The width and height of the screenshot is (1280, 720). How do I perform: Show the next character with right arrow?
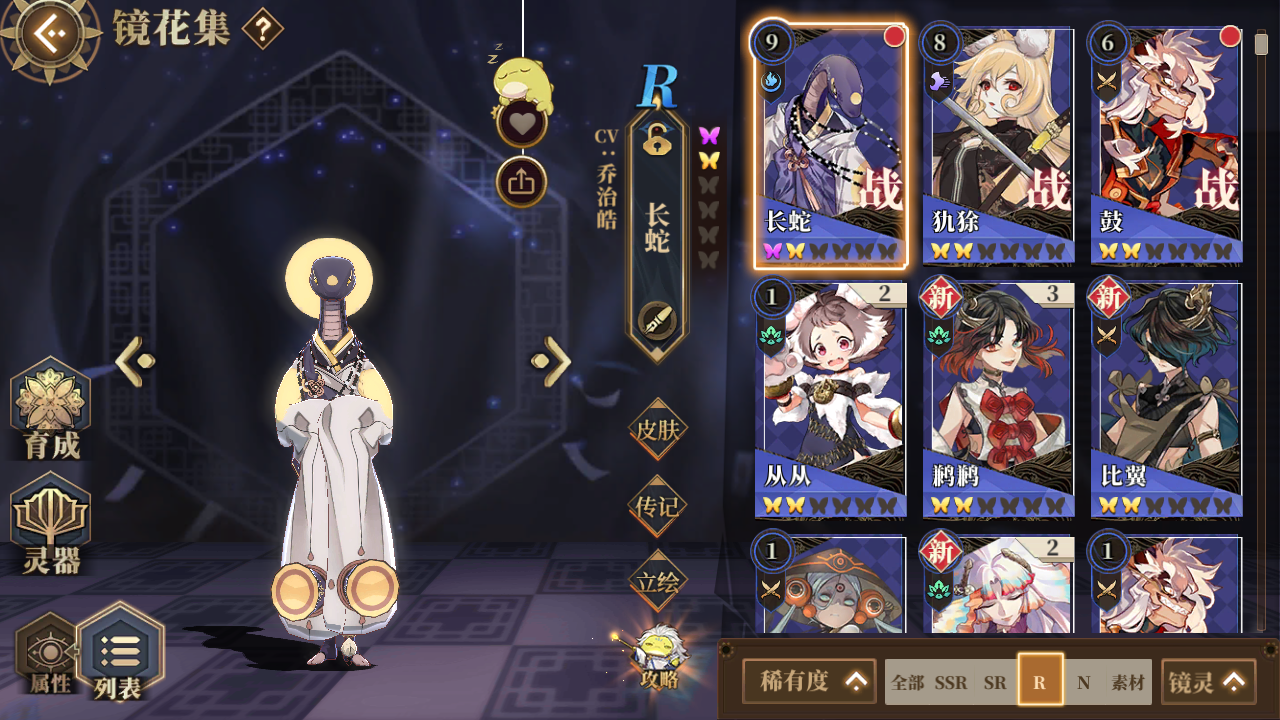coord(551,361)
